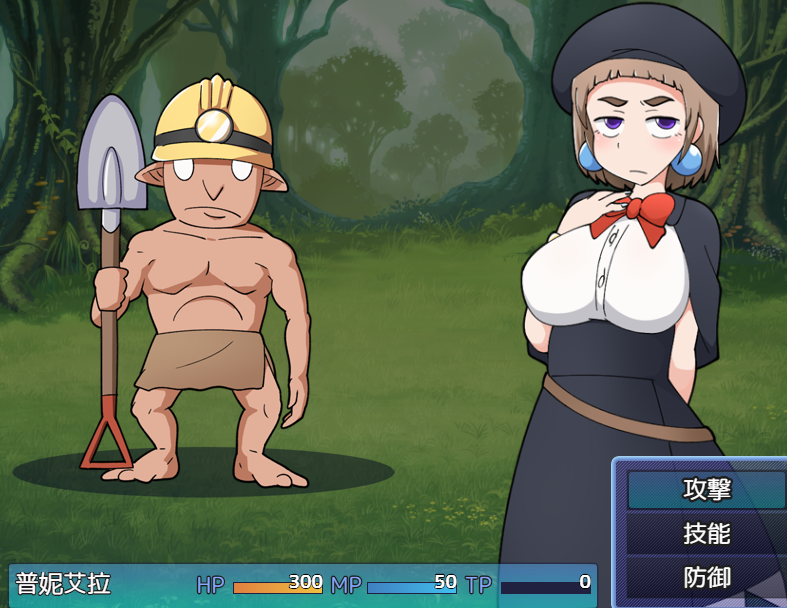The width and height of the screenshot is (787, 608).
Task: Open the 技能 skills command
Action: pyautogui.click(x=706, y=534)
